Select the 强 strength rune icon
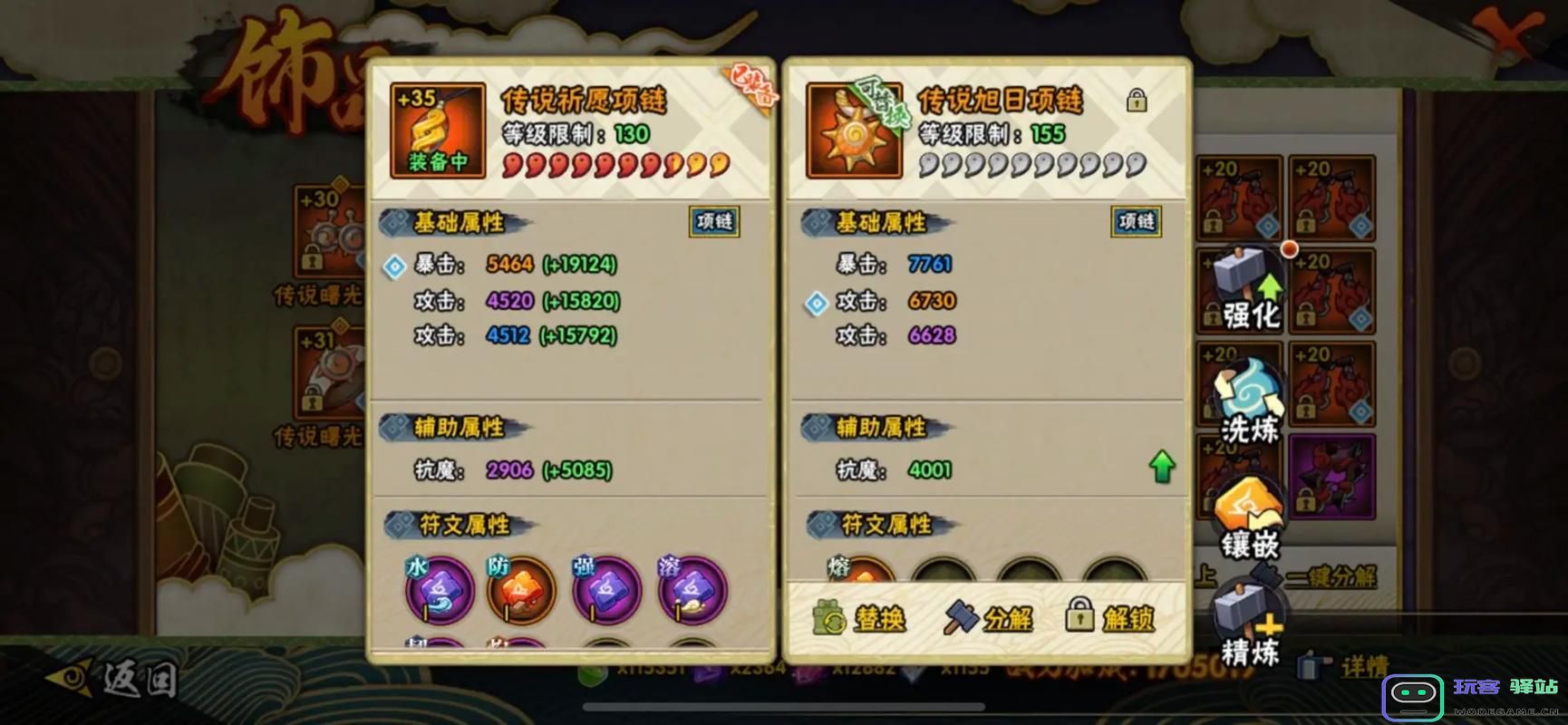1568x725 pixels. pos(605,590)
